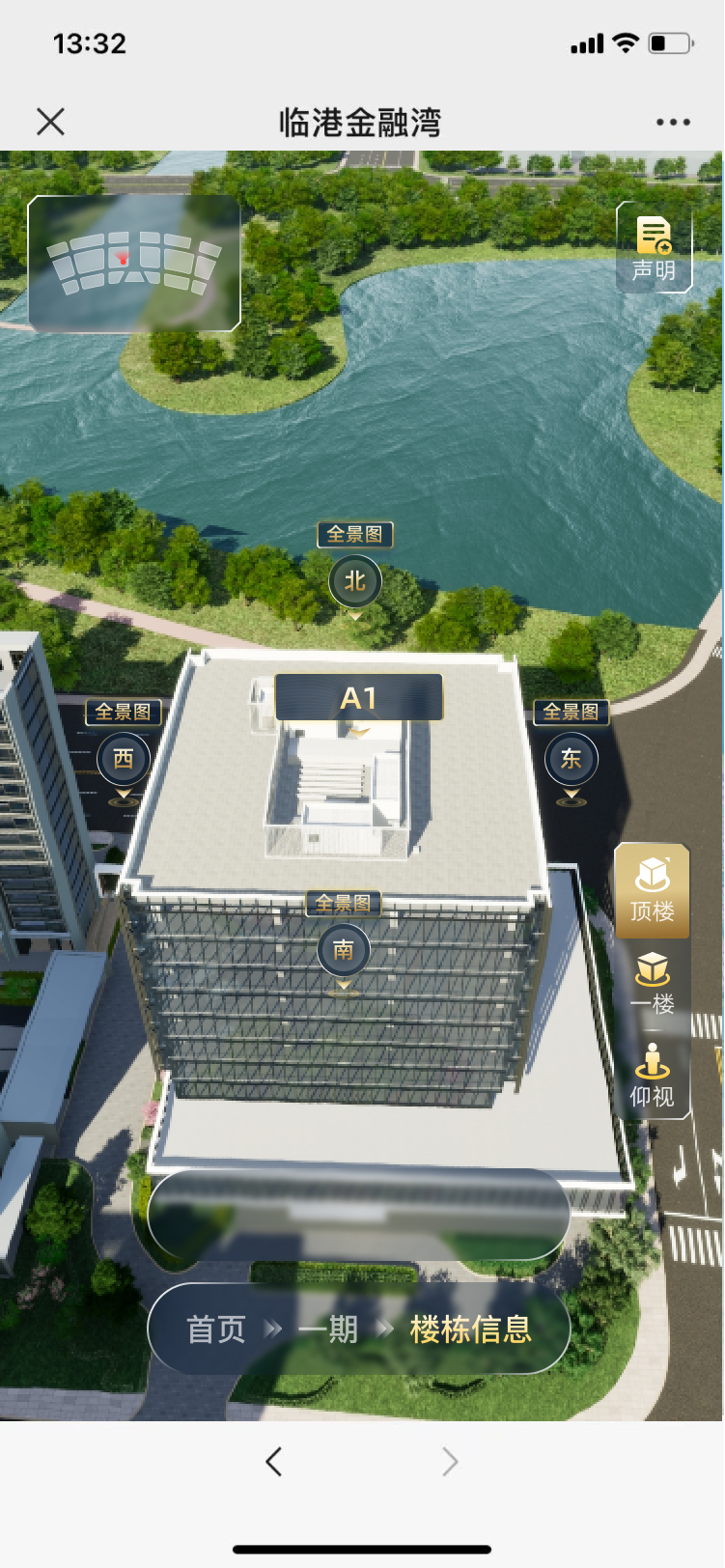Viewport: 725px width, 1568px height.
Task: View the 南 south panorama
Action: click(343, 951)
